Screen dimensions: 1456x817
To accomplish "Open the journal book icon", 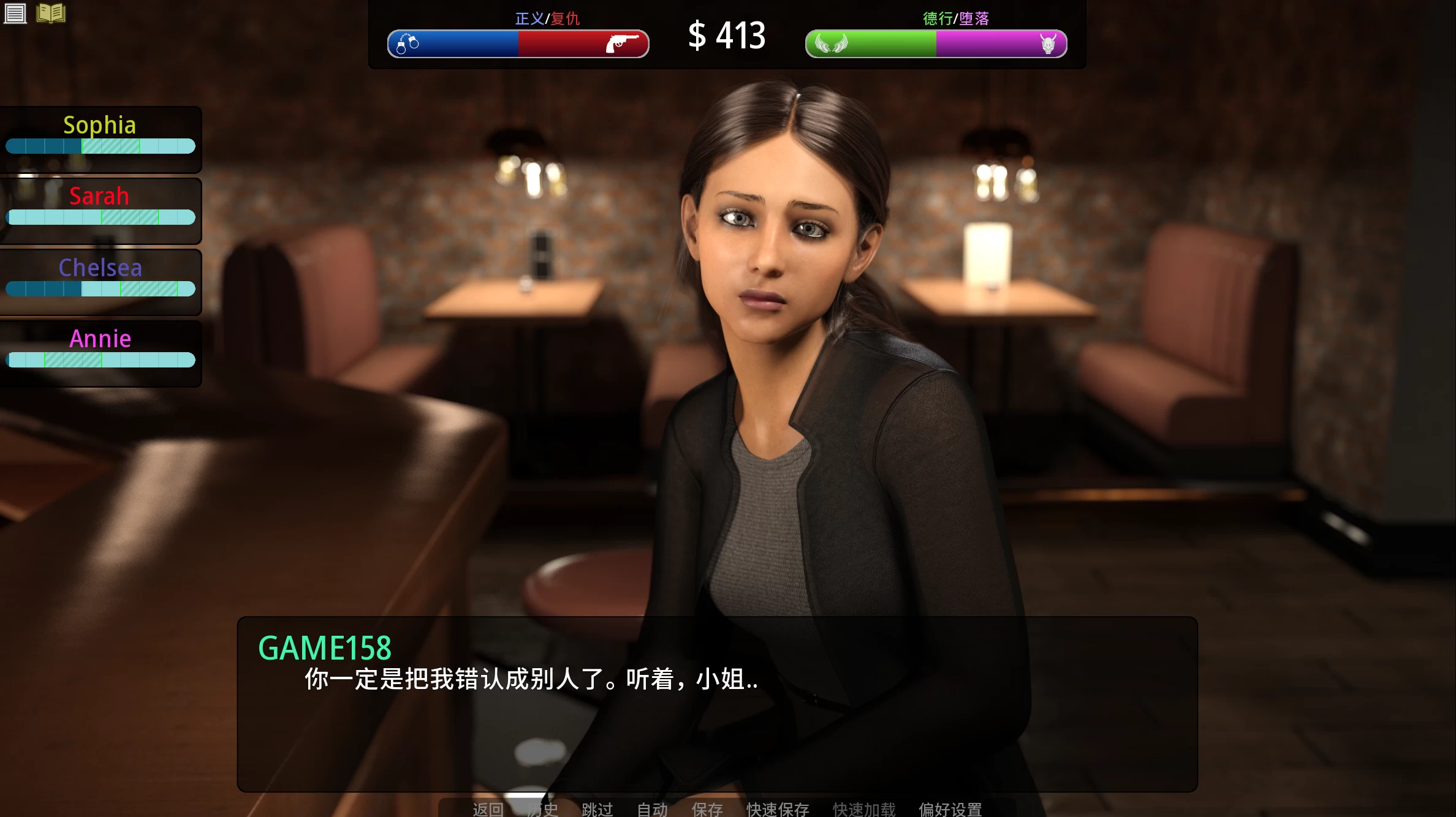I will coord(51,13).
